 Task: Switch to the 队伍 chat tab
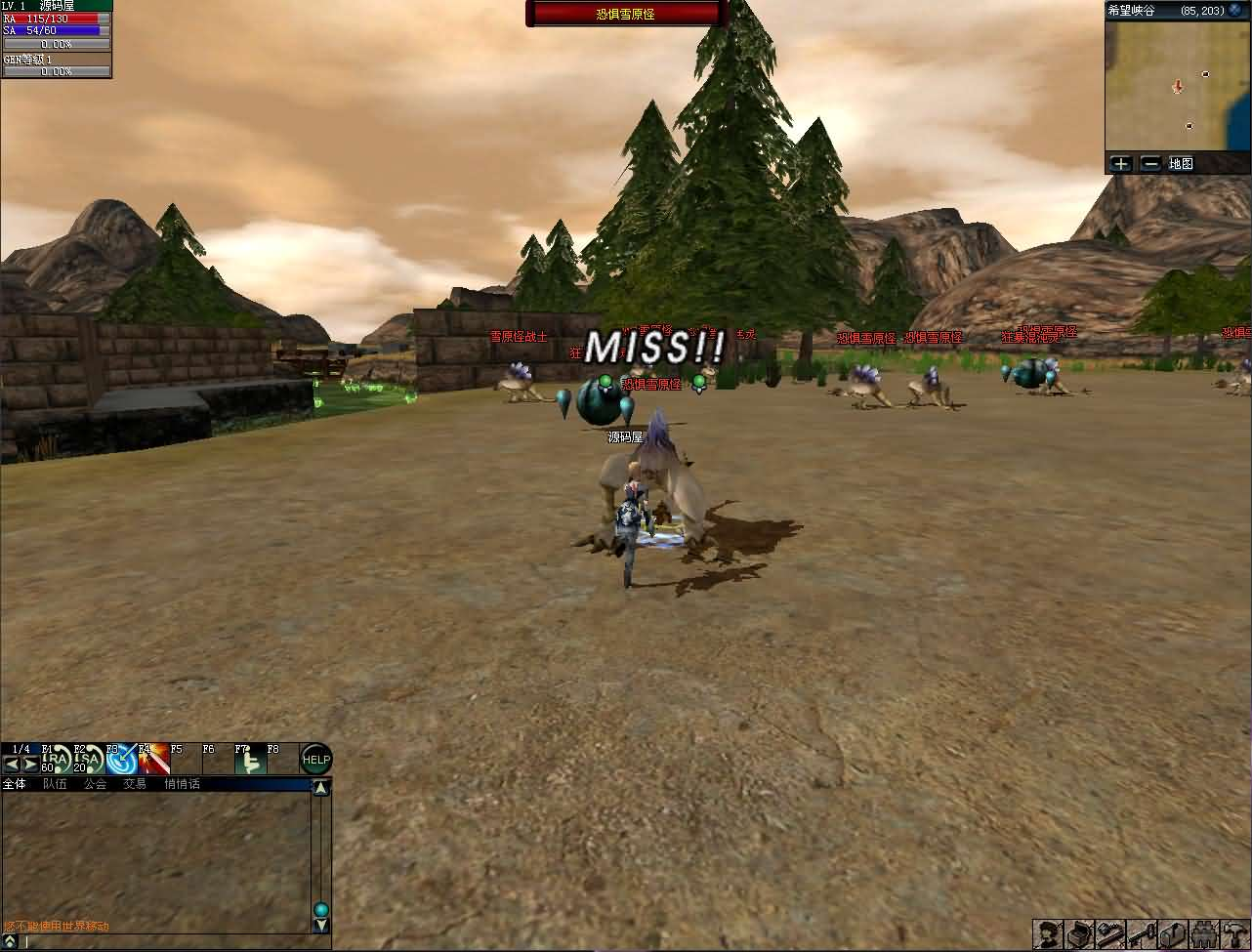click(x=55, y=784)
